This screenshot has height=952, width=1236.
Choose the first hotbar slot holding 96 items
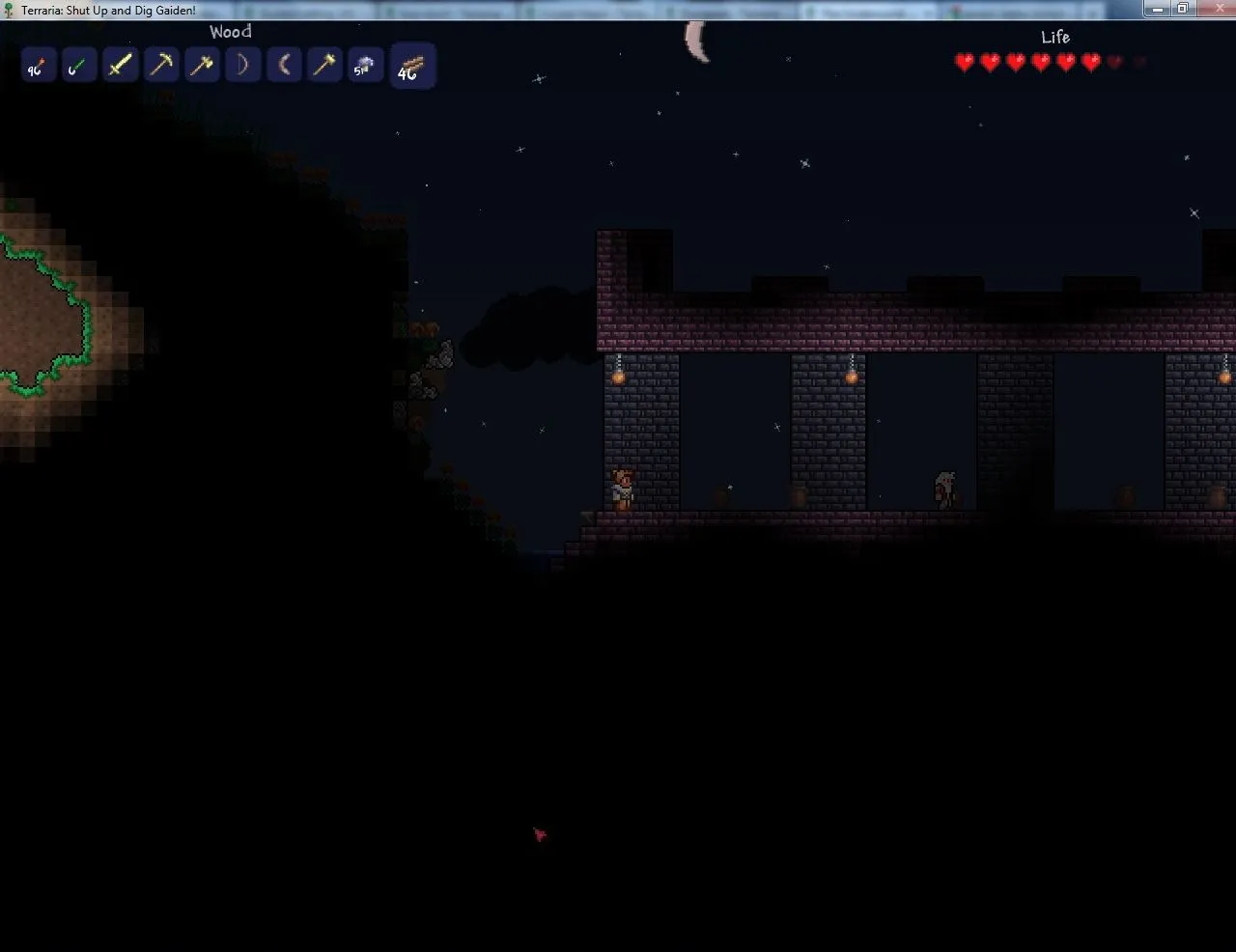(37, 67)
